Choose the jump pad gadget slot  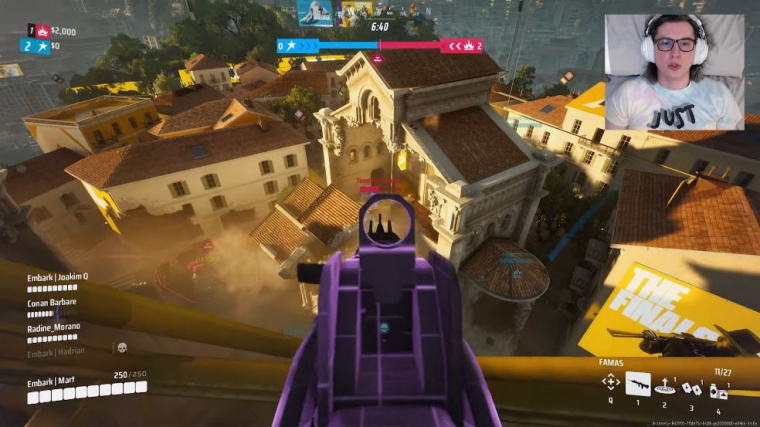pyautogui.click(x=664, y=388)
